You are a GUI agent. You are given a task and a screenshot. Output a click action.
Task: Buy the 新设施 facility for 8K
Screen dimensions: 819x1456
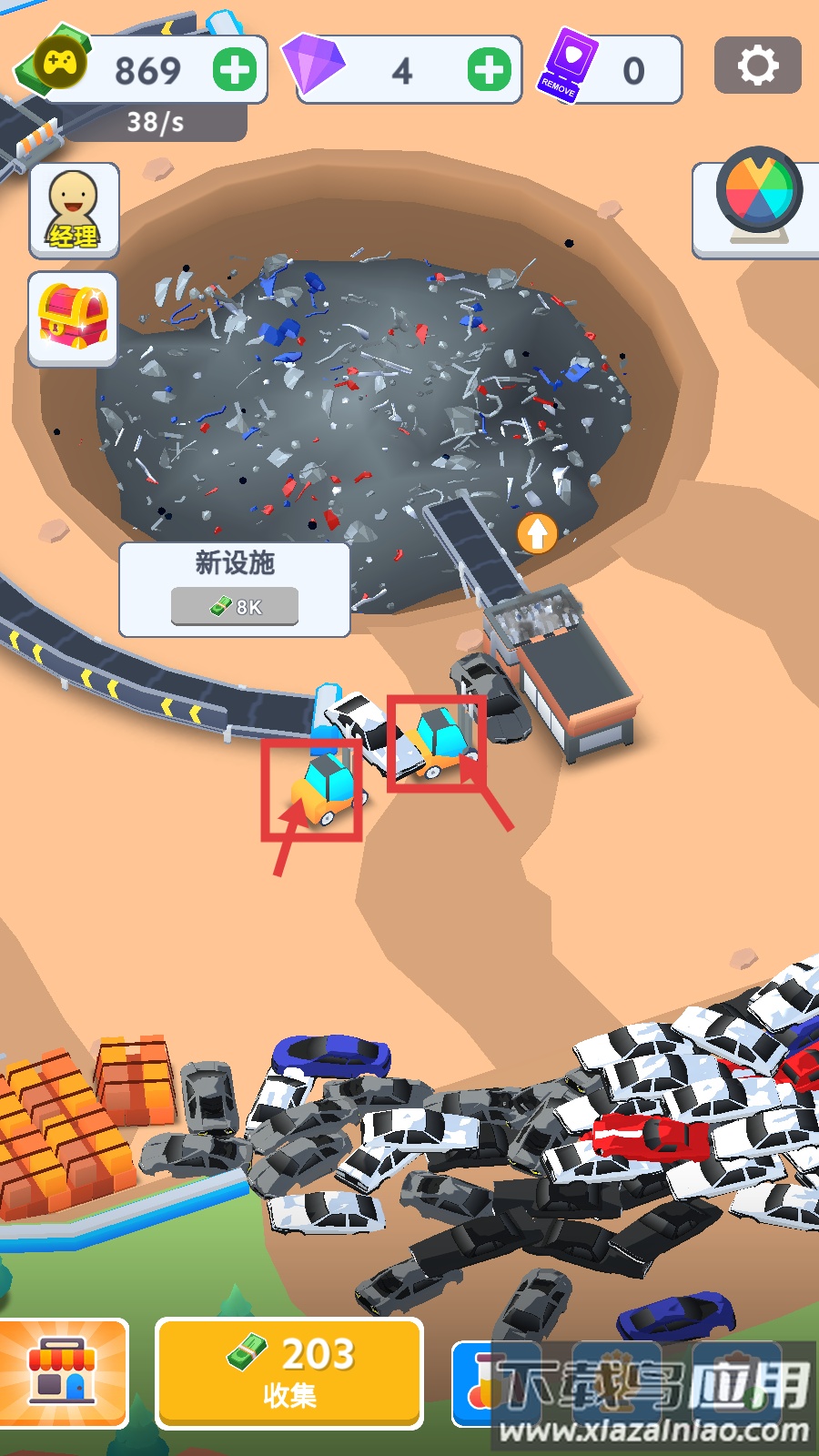tap(235, 606)
